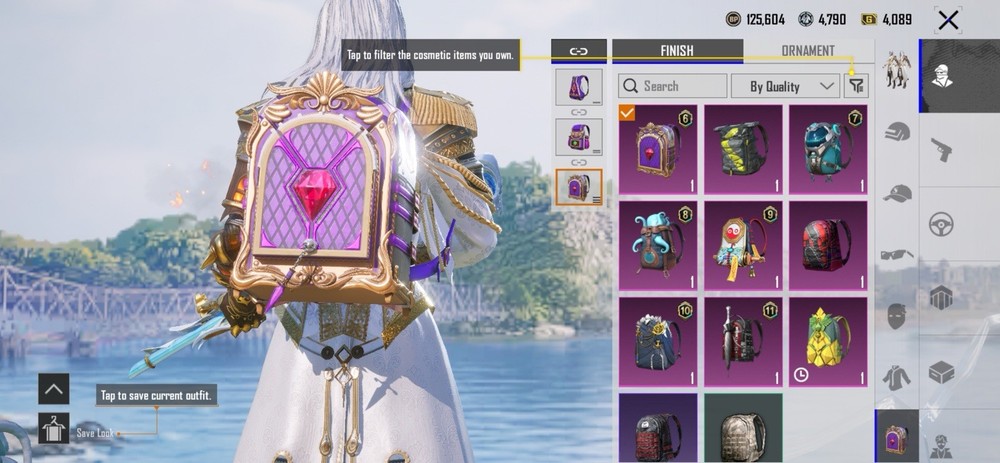
Task: Select the Finish tab
Action: click(677, 51)
